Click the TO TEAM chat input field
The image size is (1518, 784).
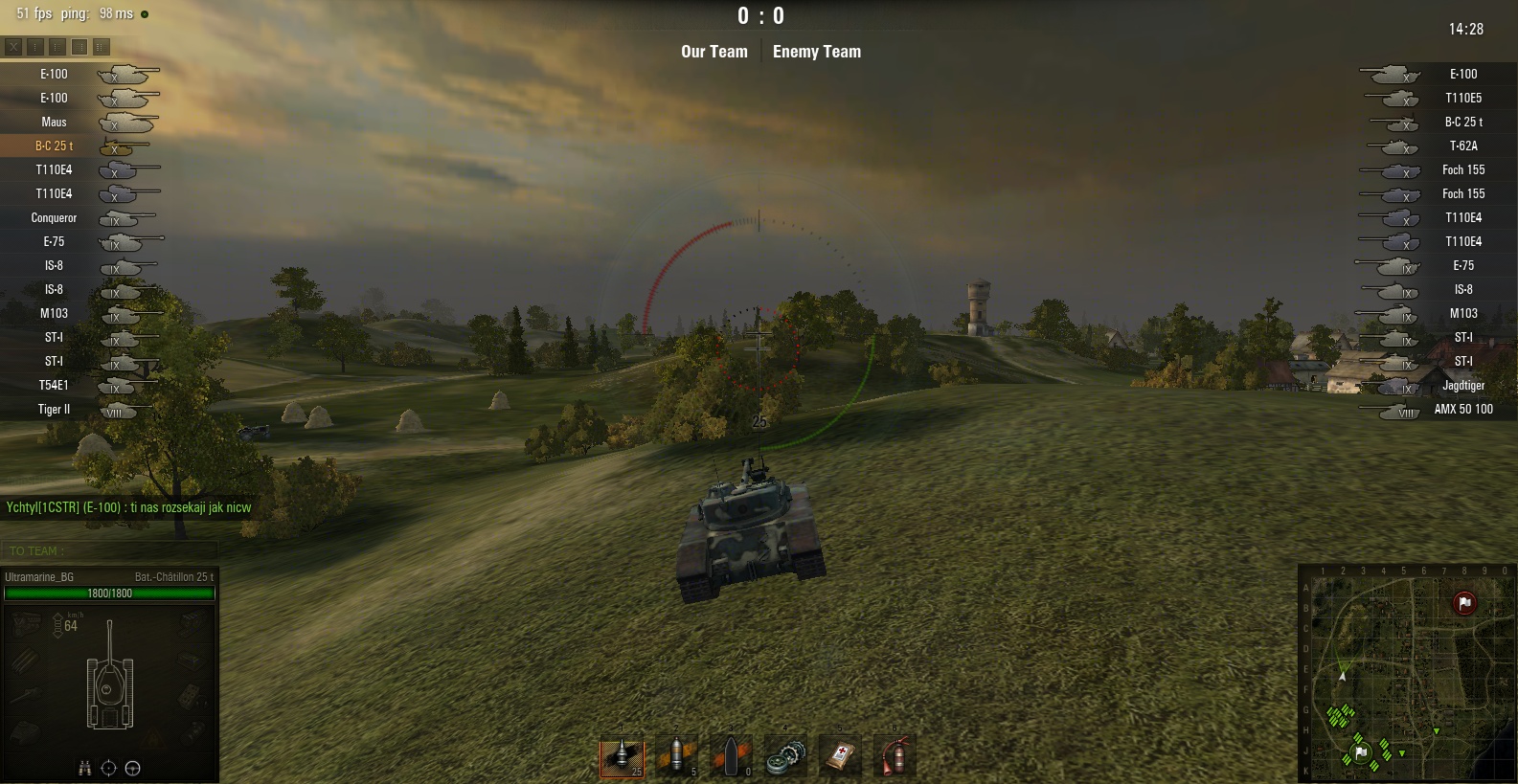(x=110, y=550)
